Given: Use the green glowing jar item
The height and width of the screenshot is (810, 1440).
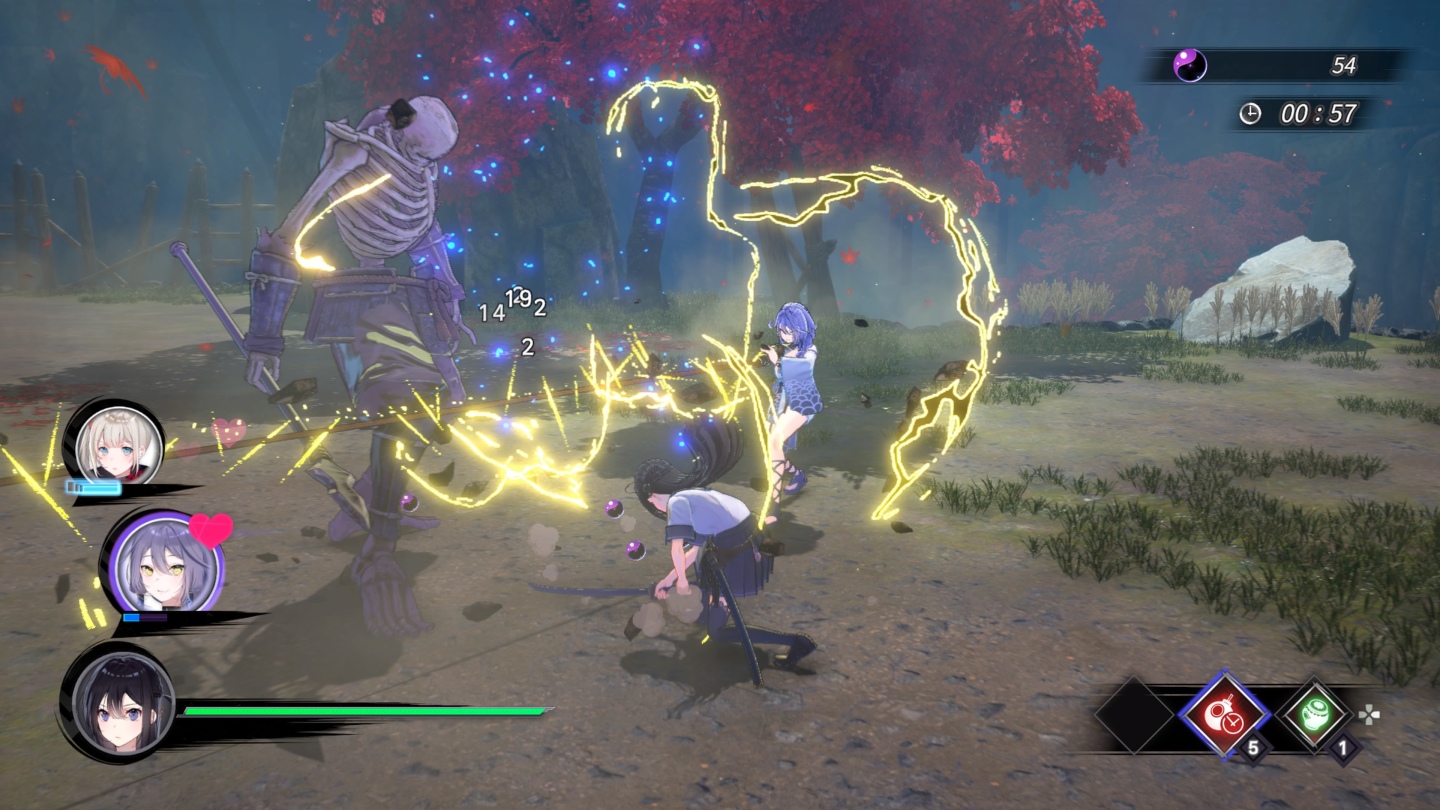Looking at the screenshot, I should (x=1316, y=715).
